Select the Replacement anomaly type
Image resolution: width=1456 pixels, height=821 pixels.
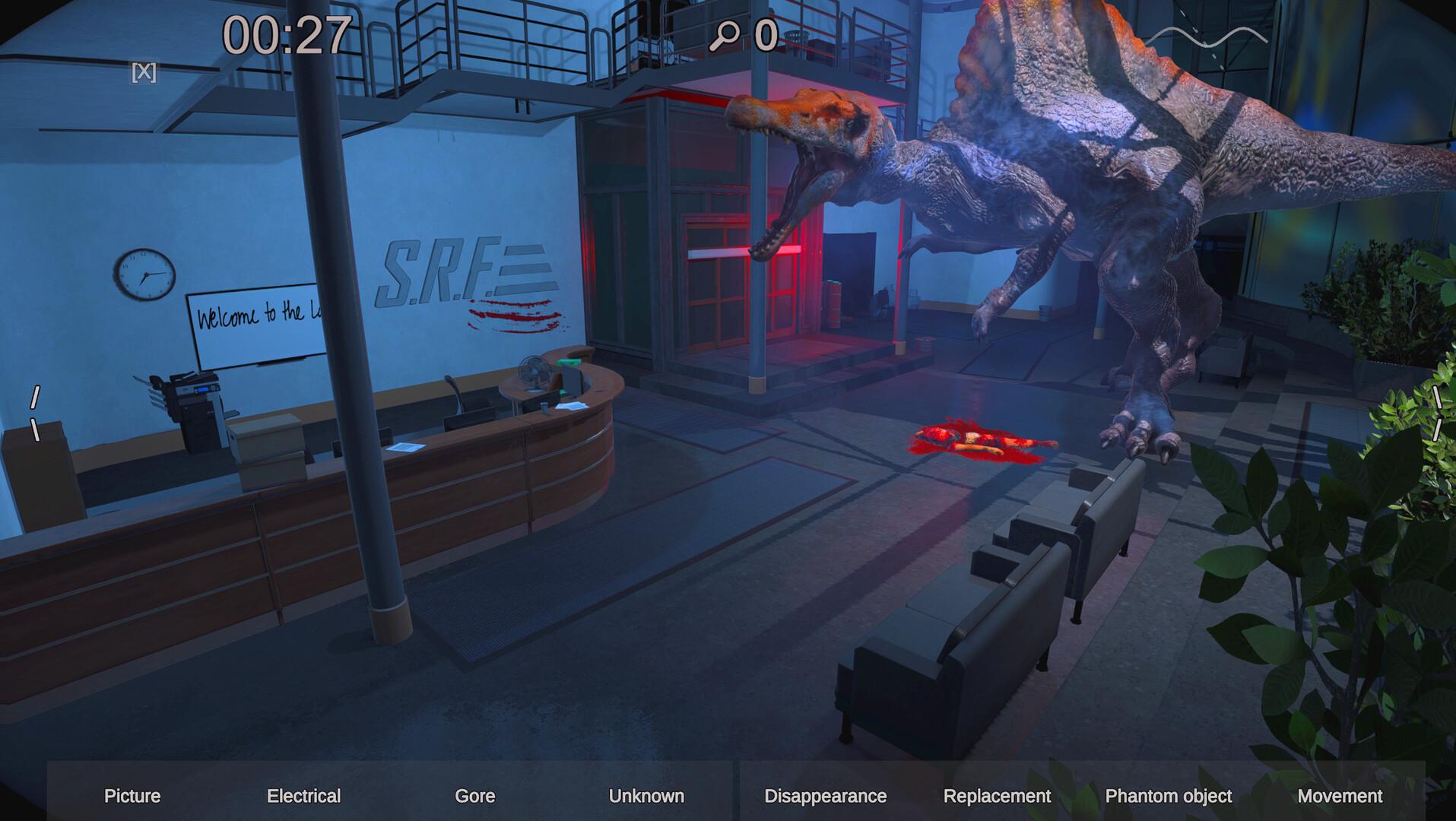[x=997, y=796]
